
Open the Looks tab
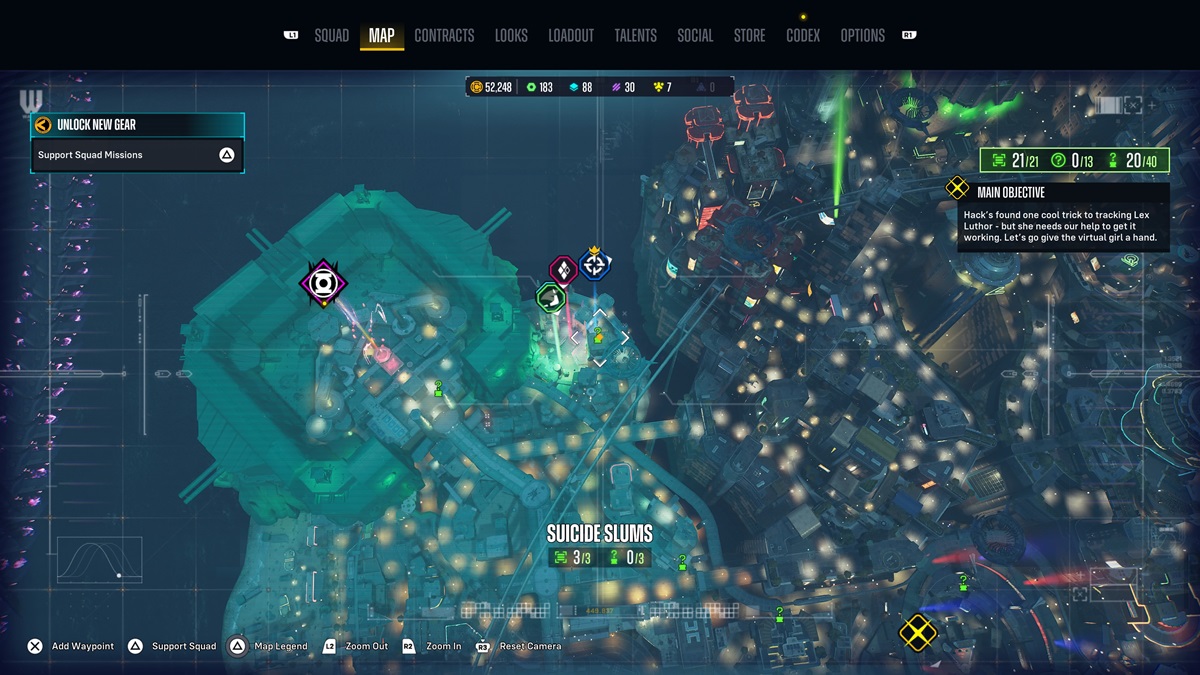[x=511, y=36]
